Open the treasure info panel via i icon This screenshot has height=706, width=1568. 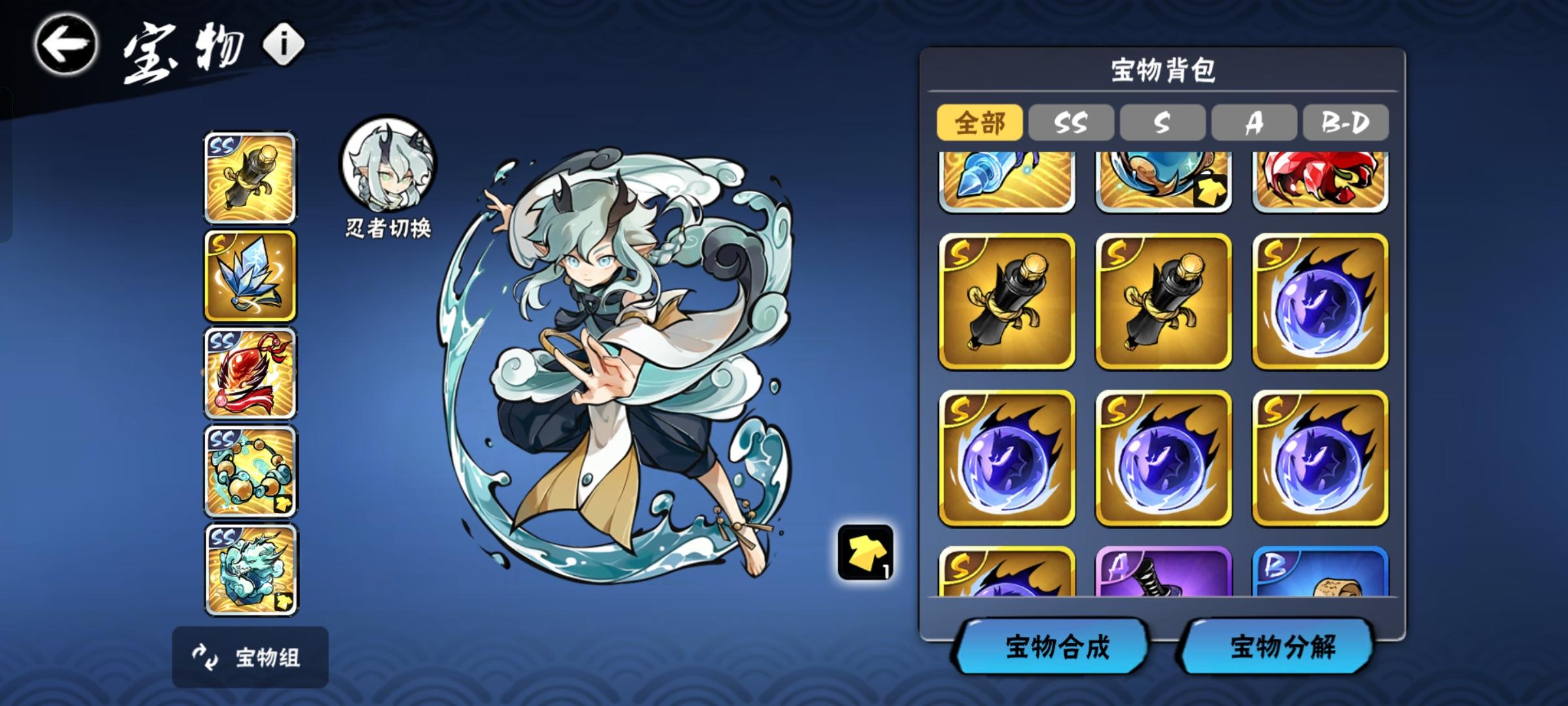[x=282, y=41]
